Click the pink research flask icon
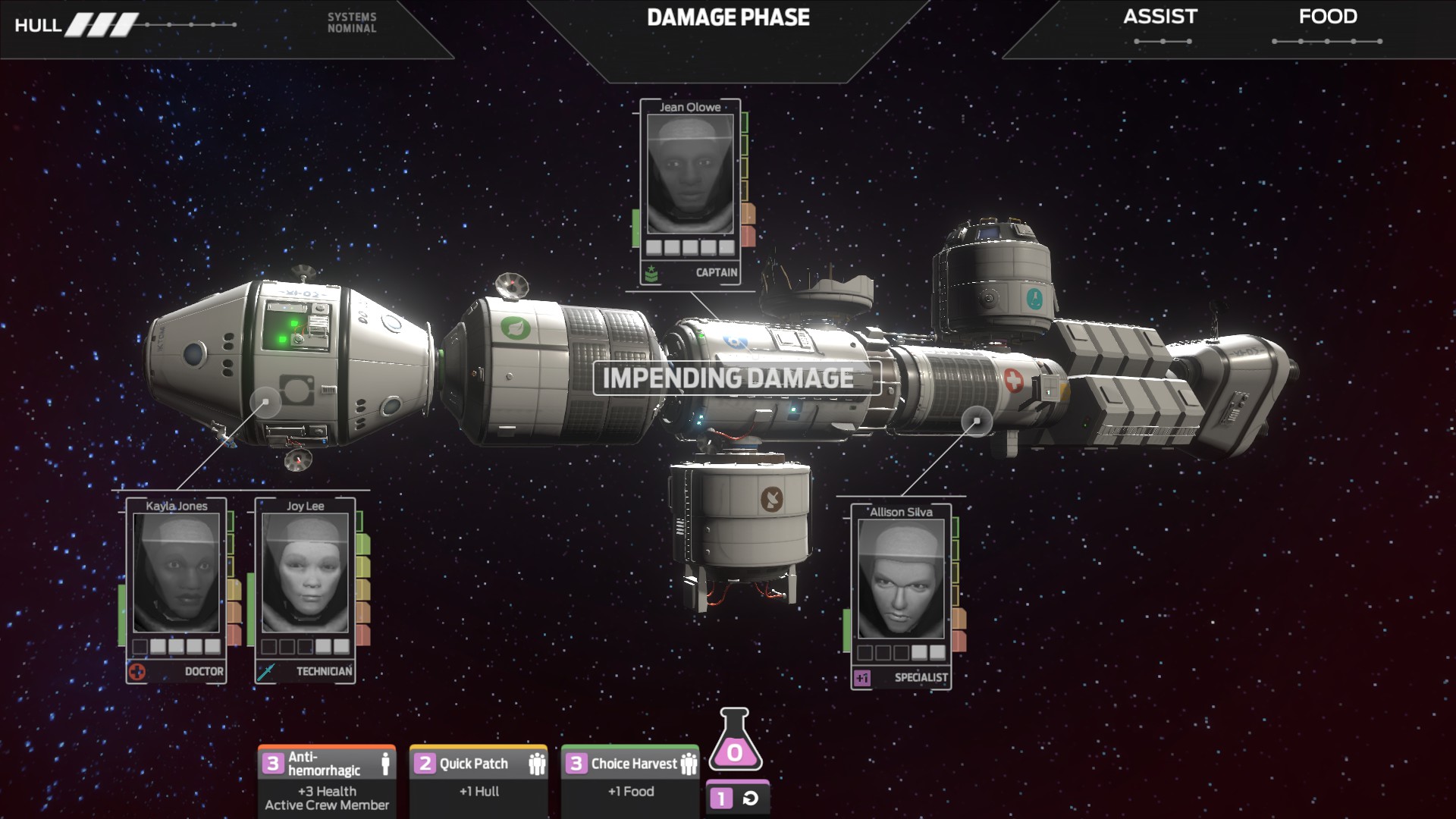 (735, 741)
